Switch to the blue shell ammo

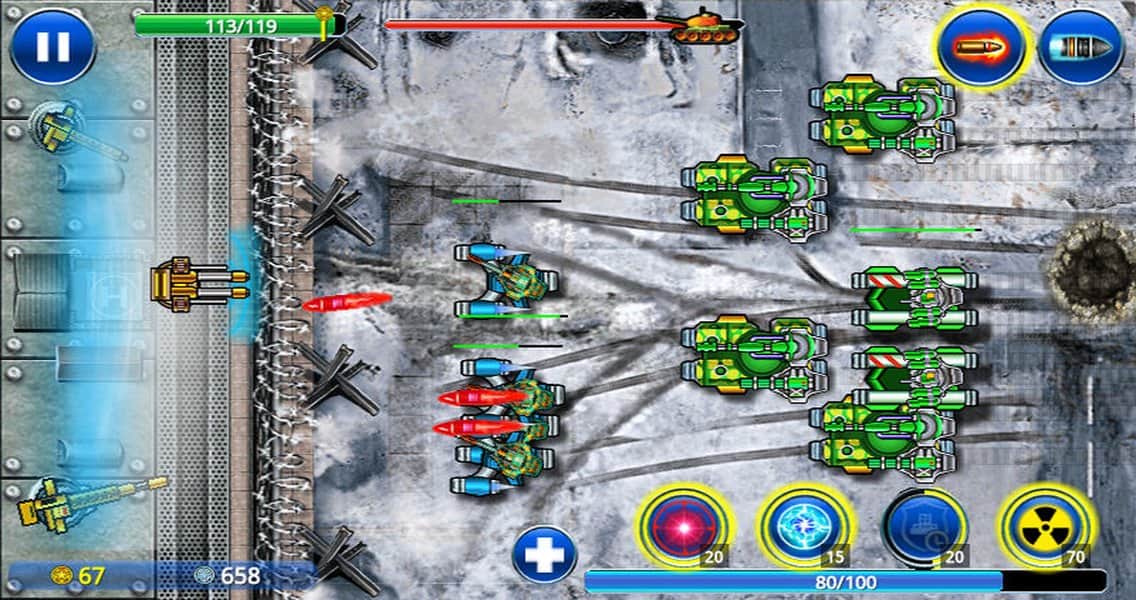tap(1080, 47)
